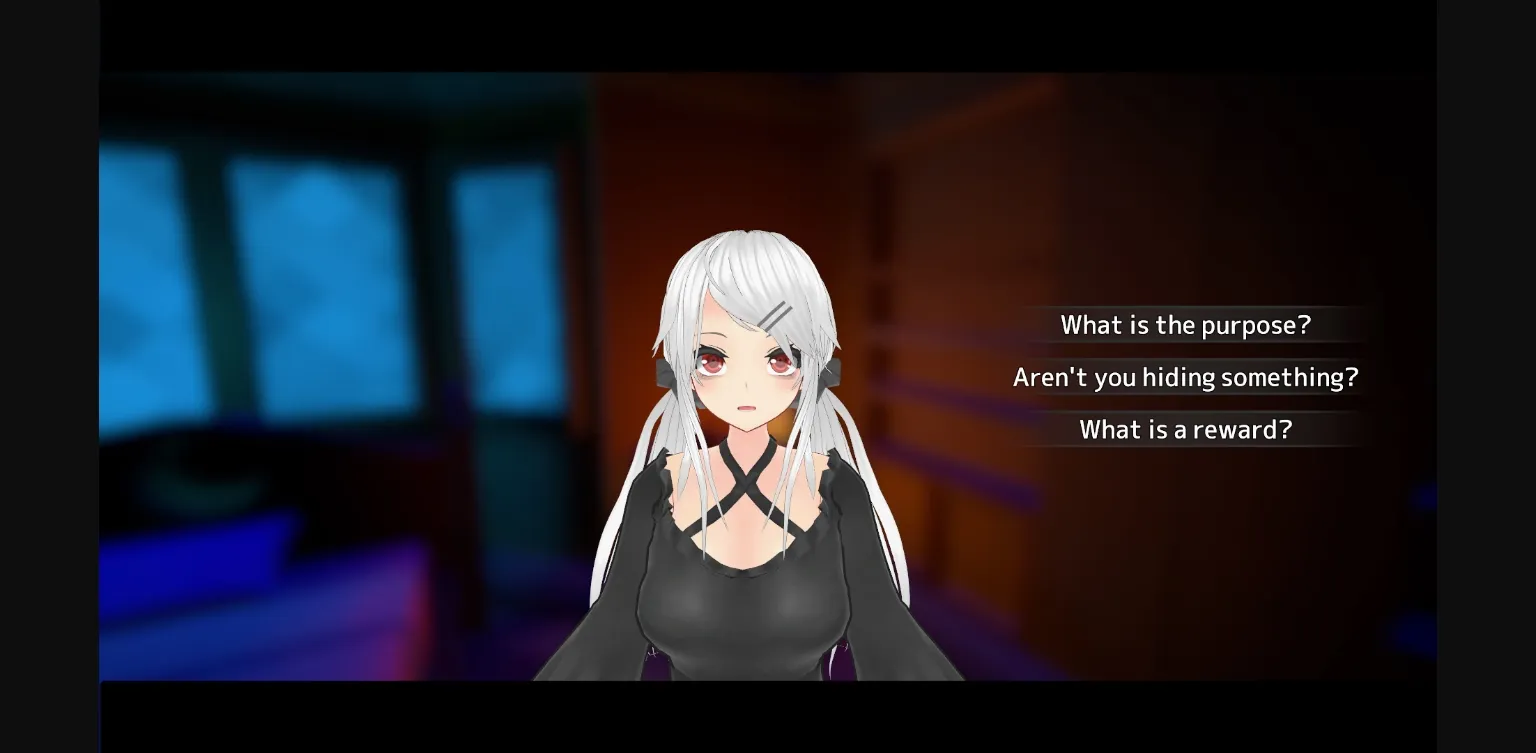This screenshot has height=753, width=1536.
Task: Click the white-haired character sprite
Action: [750, 450]
